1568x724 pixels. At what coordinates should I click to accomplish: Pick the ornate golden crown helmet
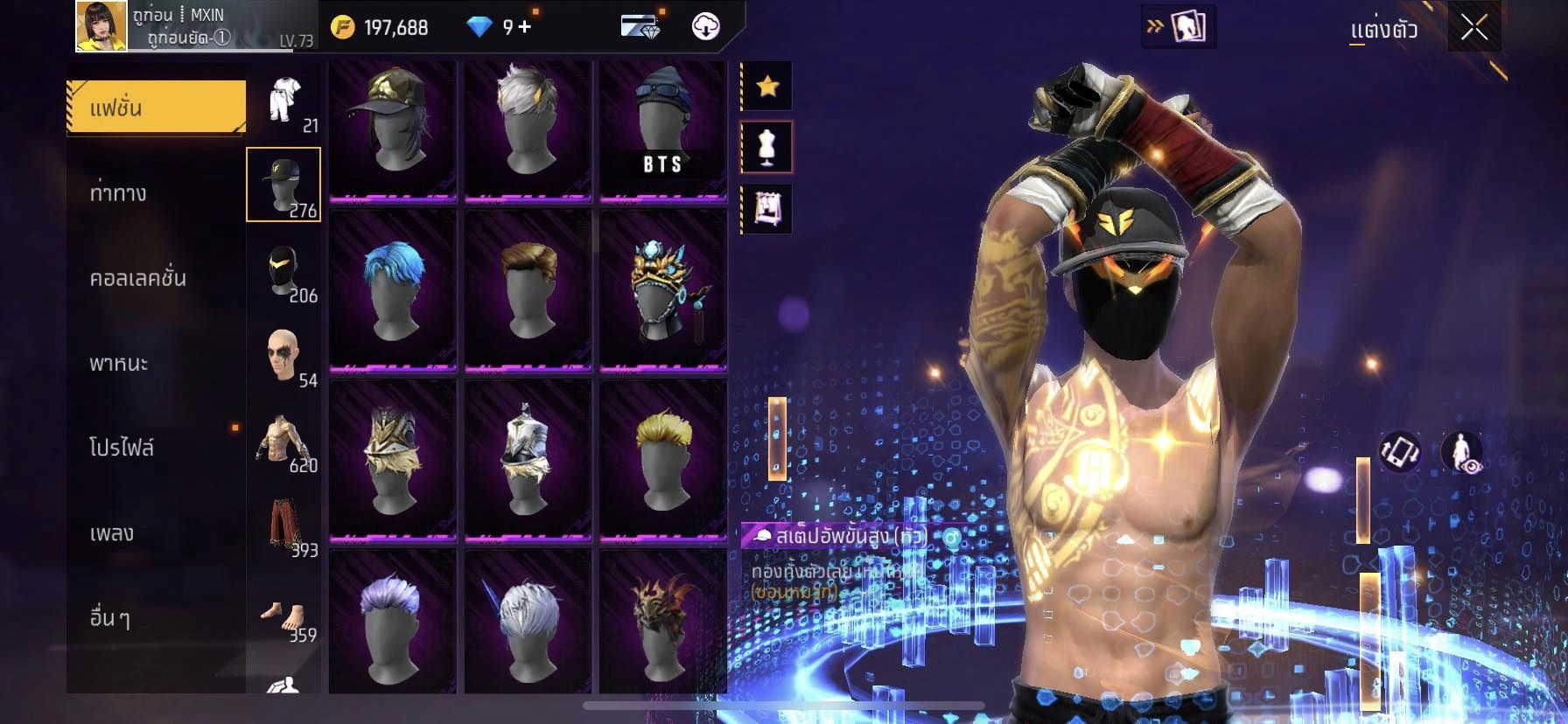[662, 290]
